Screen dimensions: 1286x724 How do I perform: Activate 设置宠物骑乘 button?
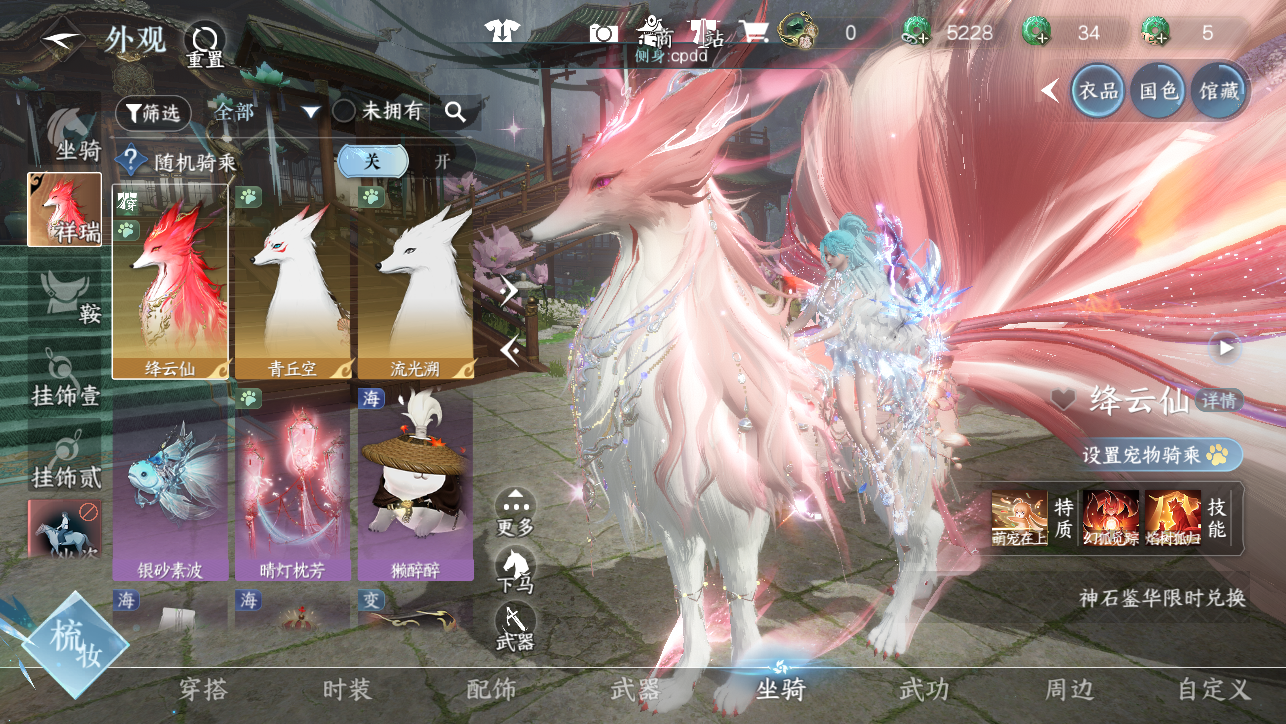pos(1161,455)
